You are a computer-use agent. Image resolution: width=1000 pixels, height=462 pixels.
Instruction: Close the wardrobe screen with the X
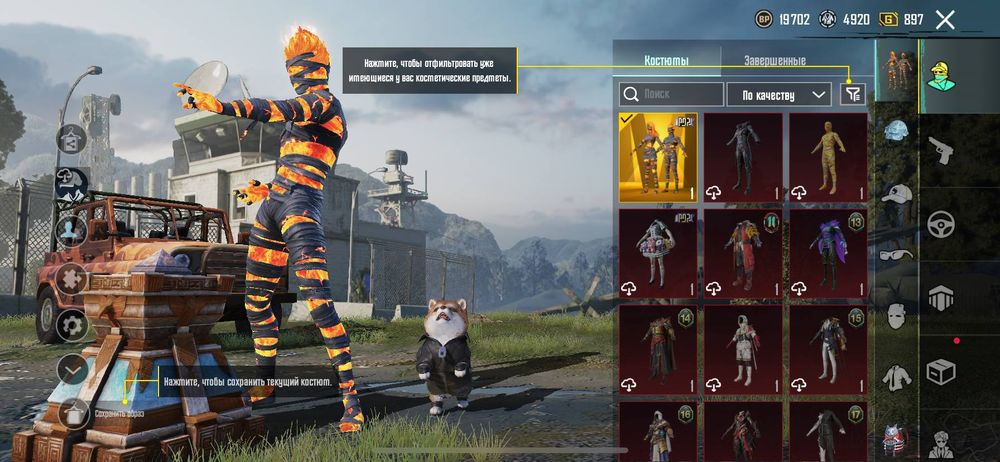click(945, 19)
